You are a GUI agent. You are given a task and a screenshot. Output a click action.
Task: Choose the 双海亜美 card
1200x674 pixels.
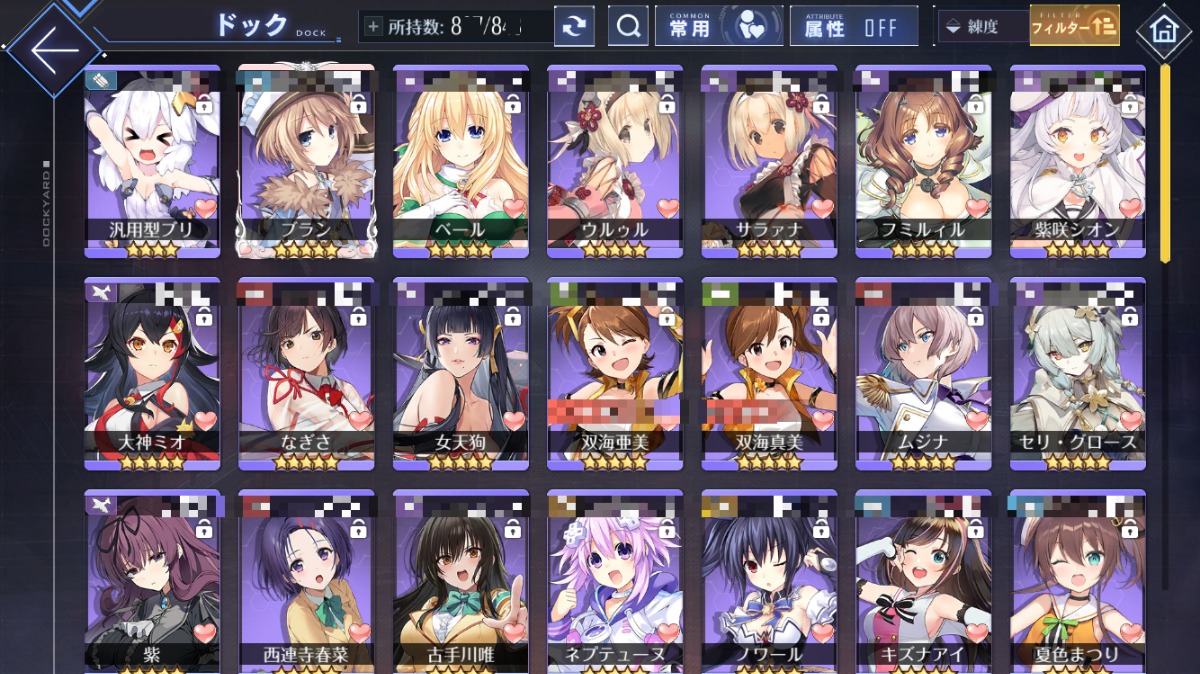615,372
